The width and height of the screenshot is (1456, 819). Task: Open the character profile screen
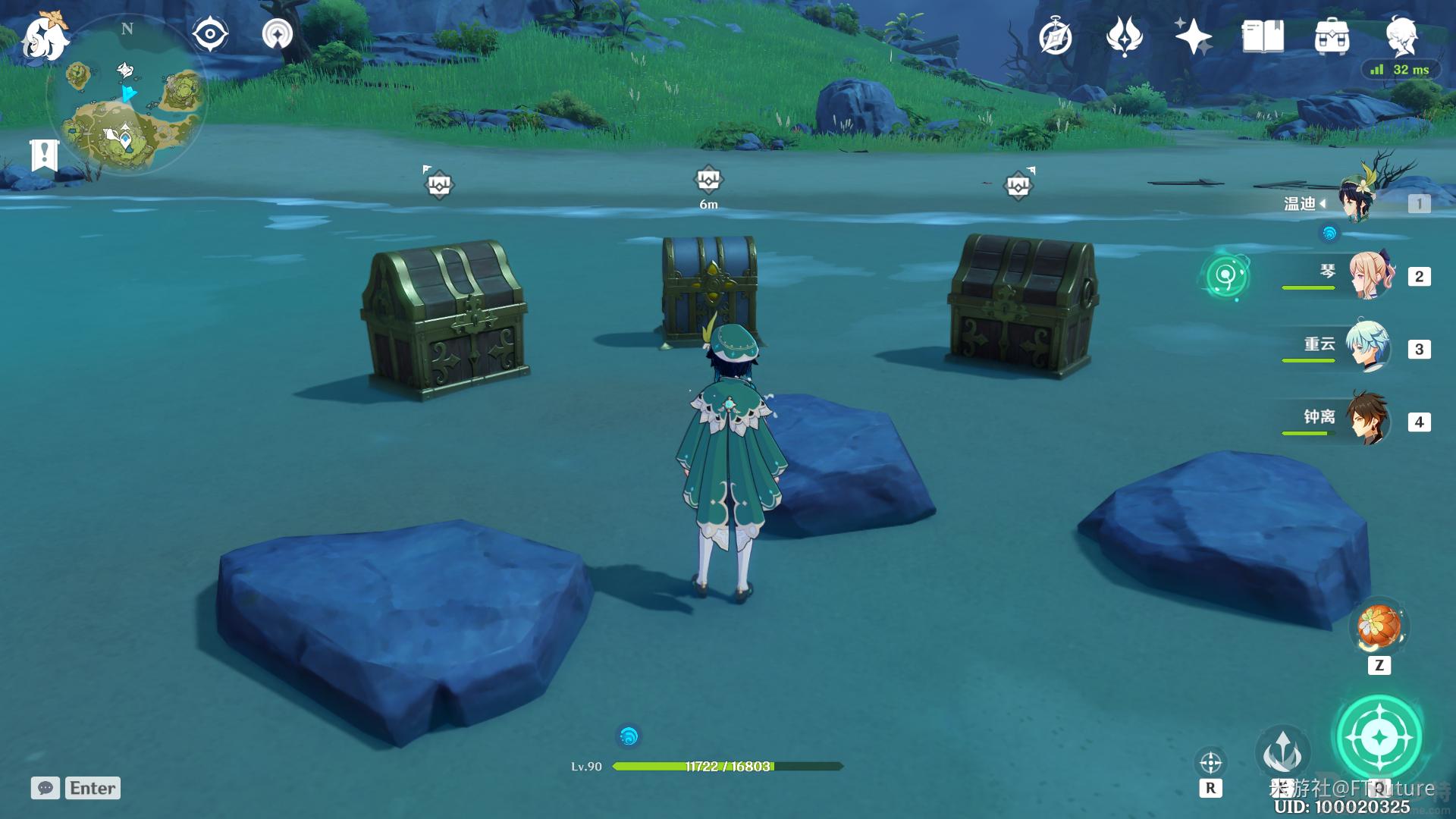[1401, 35]
